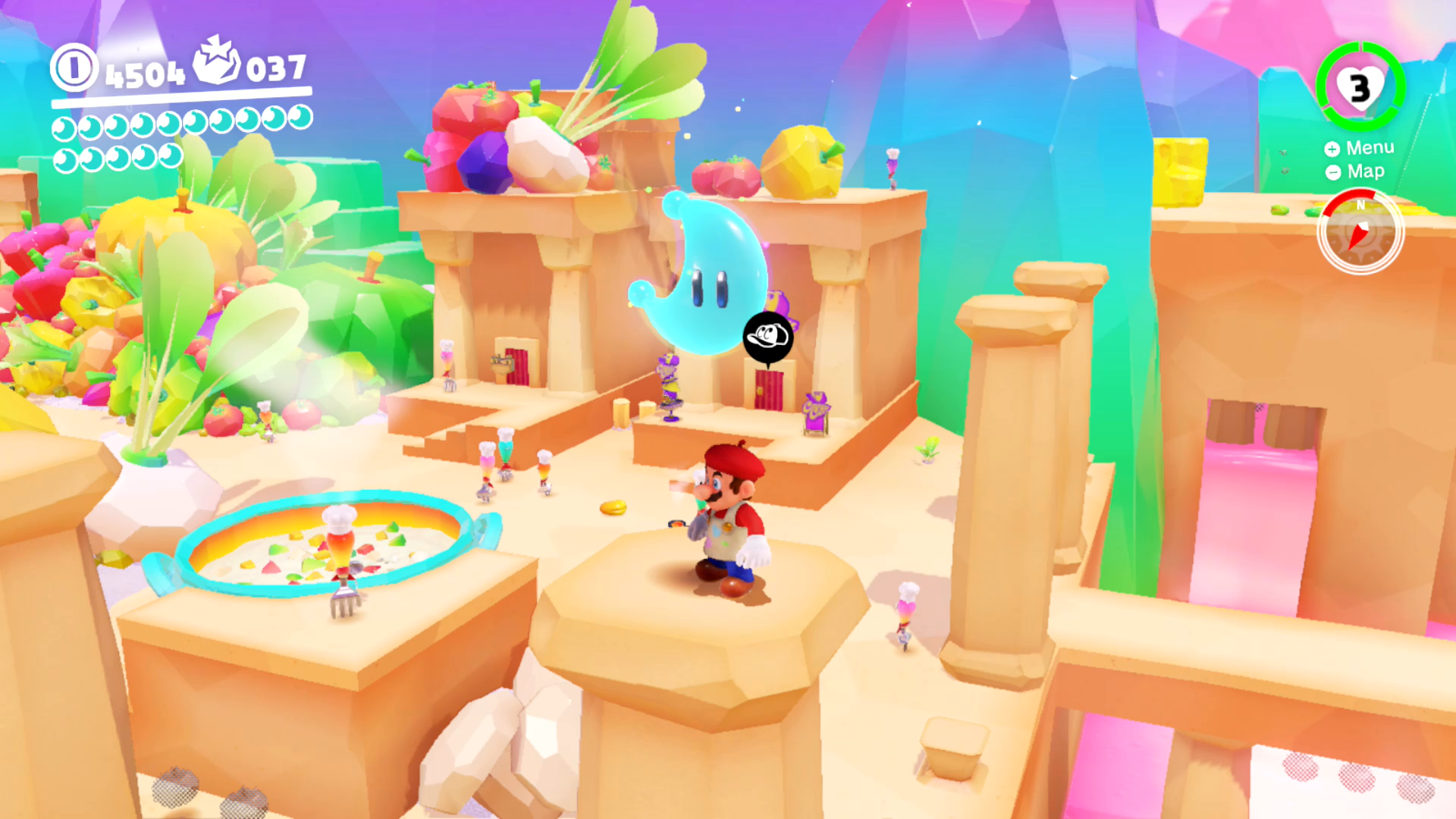Open the Menu option
The height and width of the screenshot is (819, 1456).
point(1370,149)
